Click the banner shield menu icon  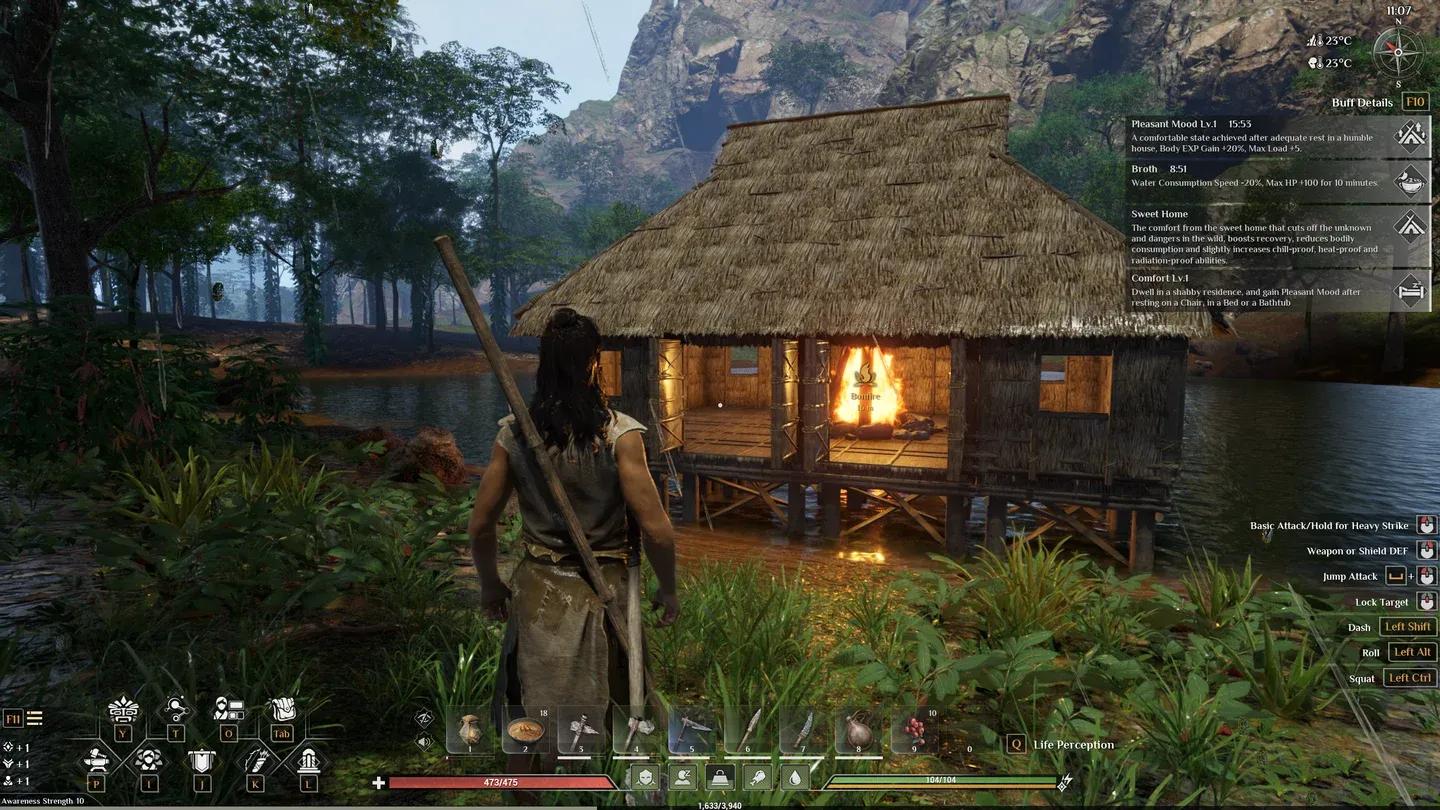tap(201, 760)
